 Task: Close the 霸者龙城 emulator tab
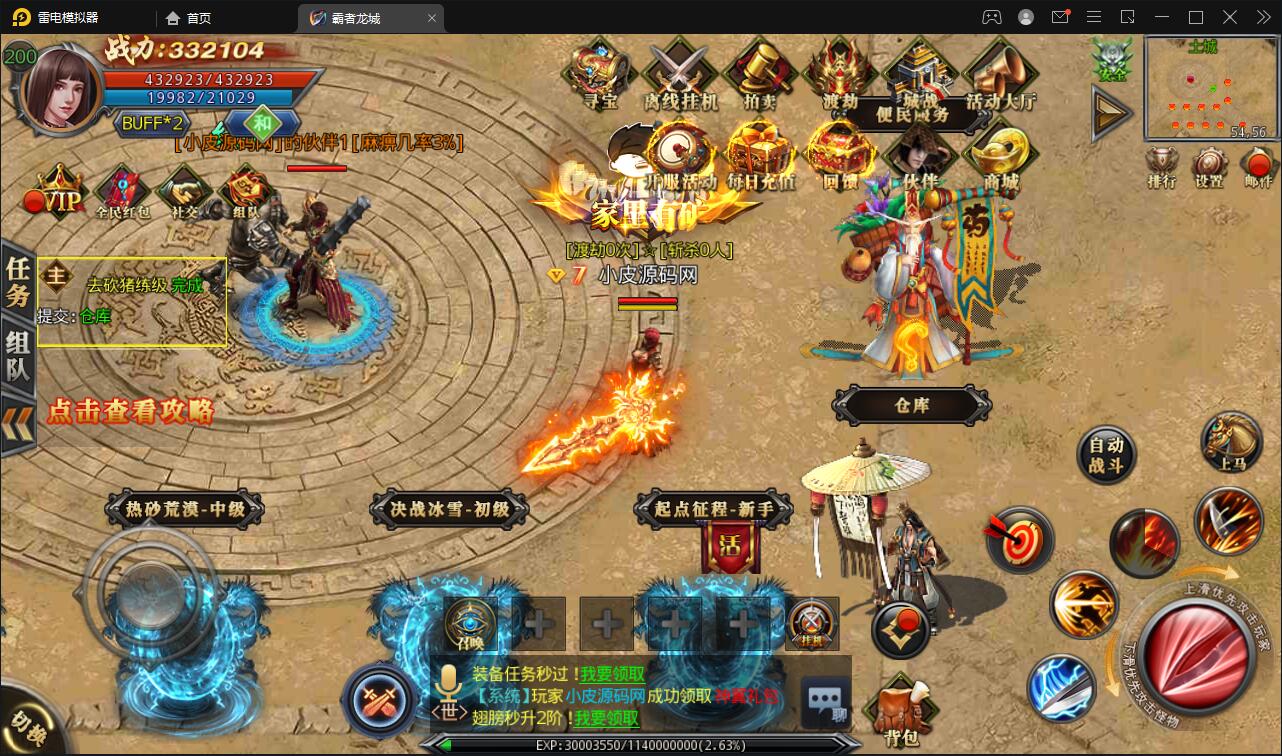click(x=432, y=18)
